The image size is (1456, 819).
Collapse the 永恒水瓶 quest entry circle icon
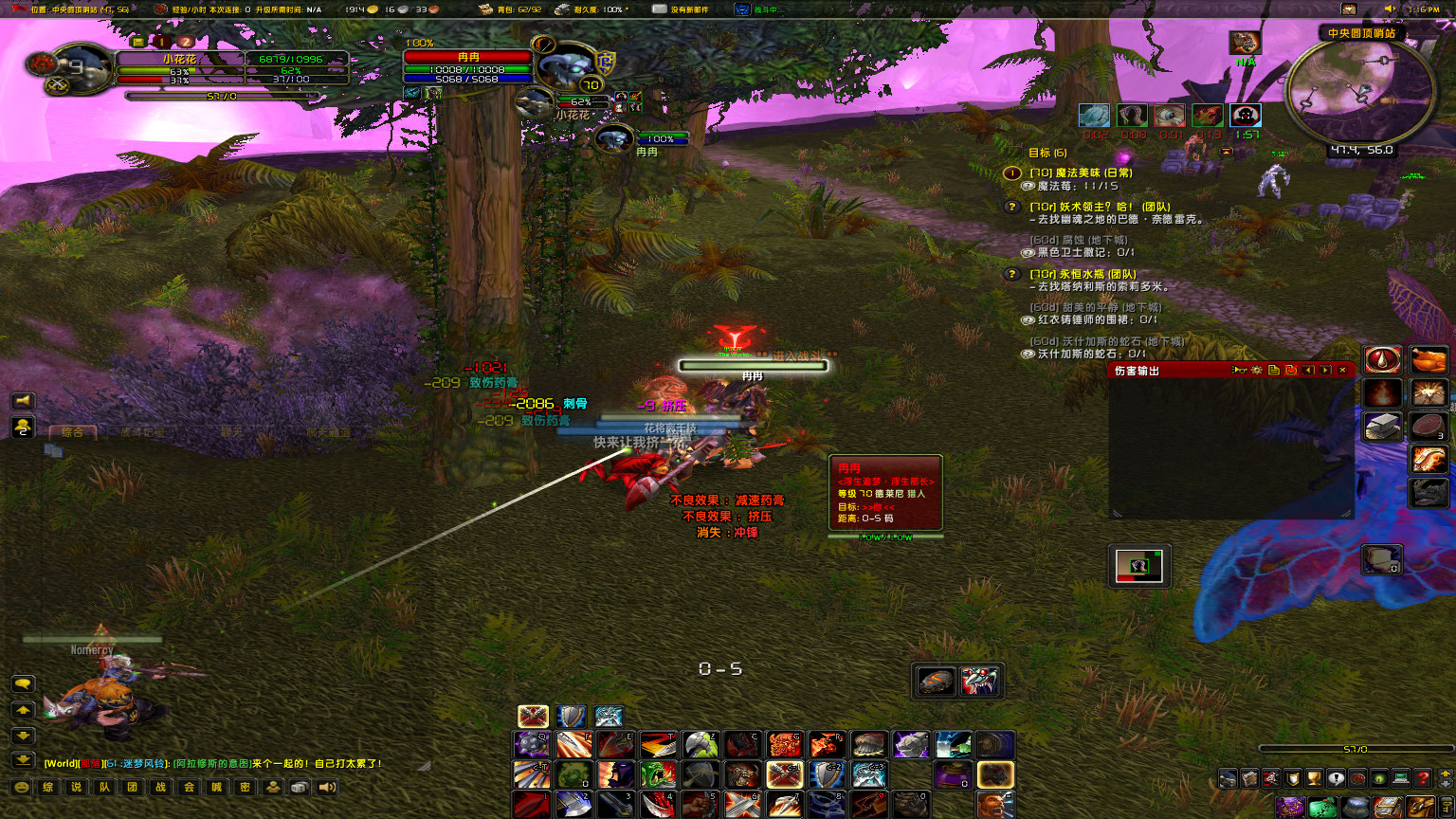tap(1010, 275)
